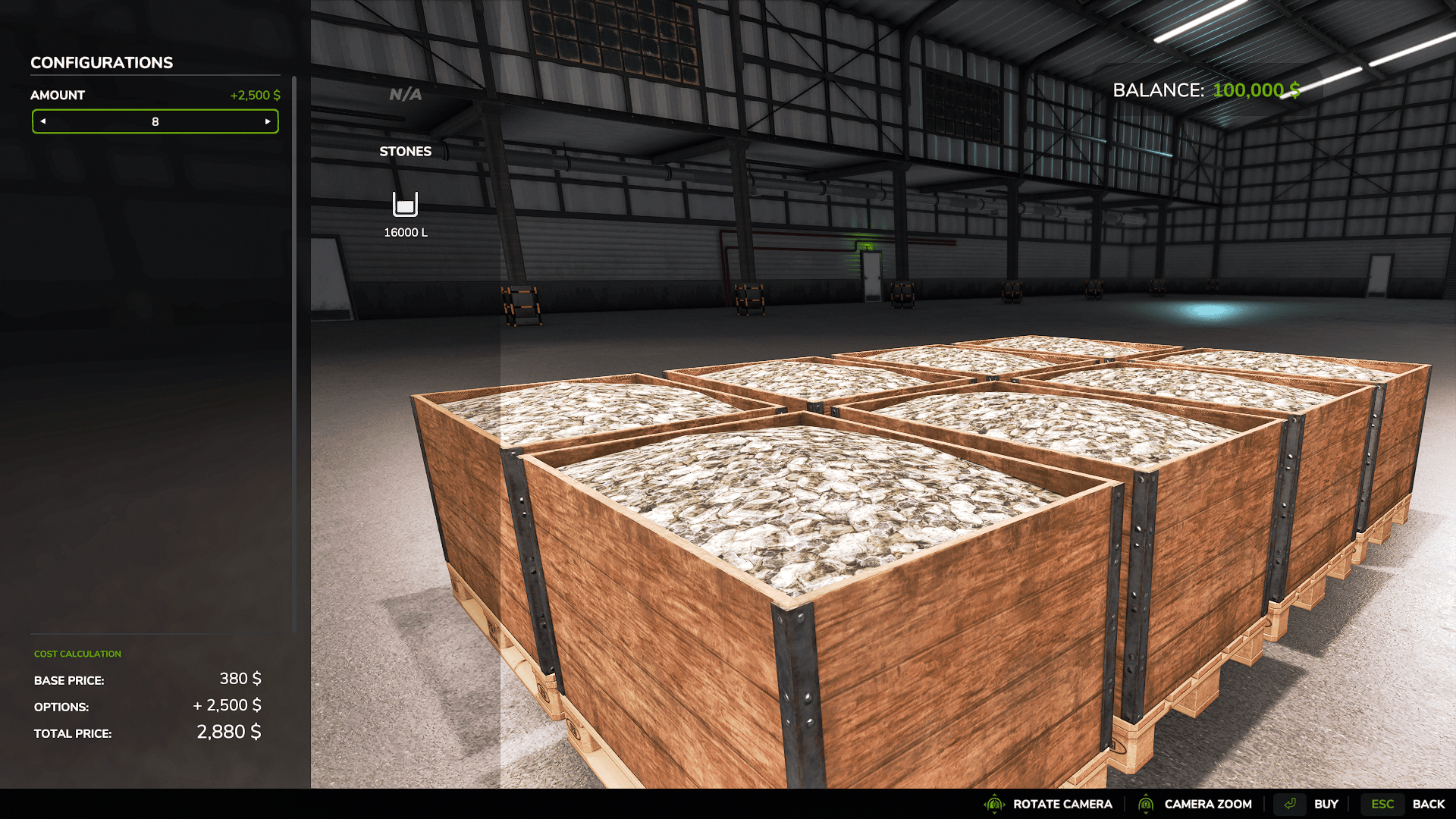Click Back to exit the shop
1456x819 pixels.
click(1429, 803)
